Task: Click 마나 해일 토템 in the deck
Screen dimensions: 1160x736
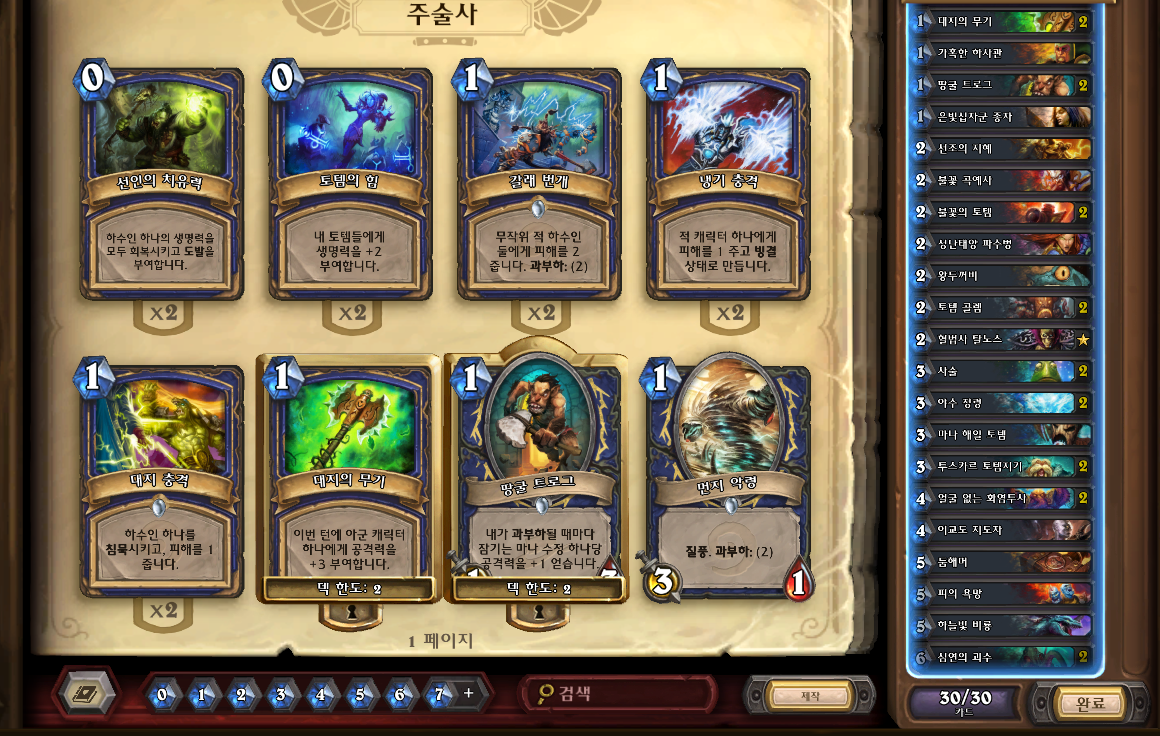Action: pos(1000,434)
